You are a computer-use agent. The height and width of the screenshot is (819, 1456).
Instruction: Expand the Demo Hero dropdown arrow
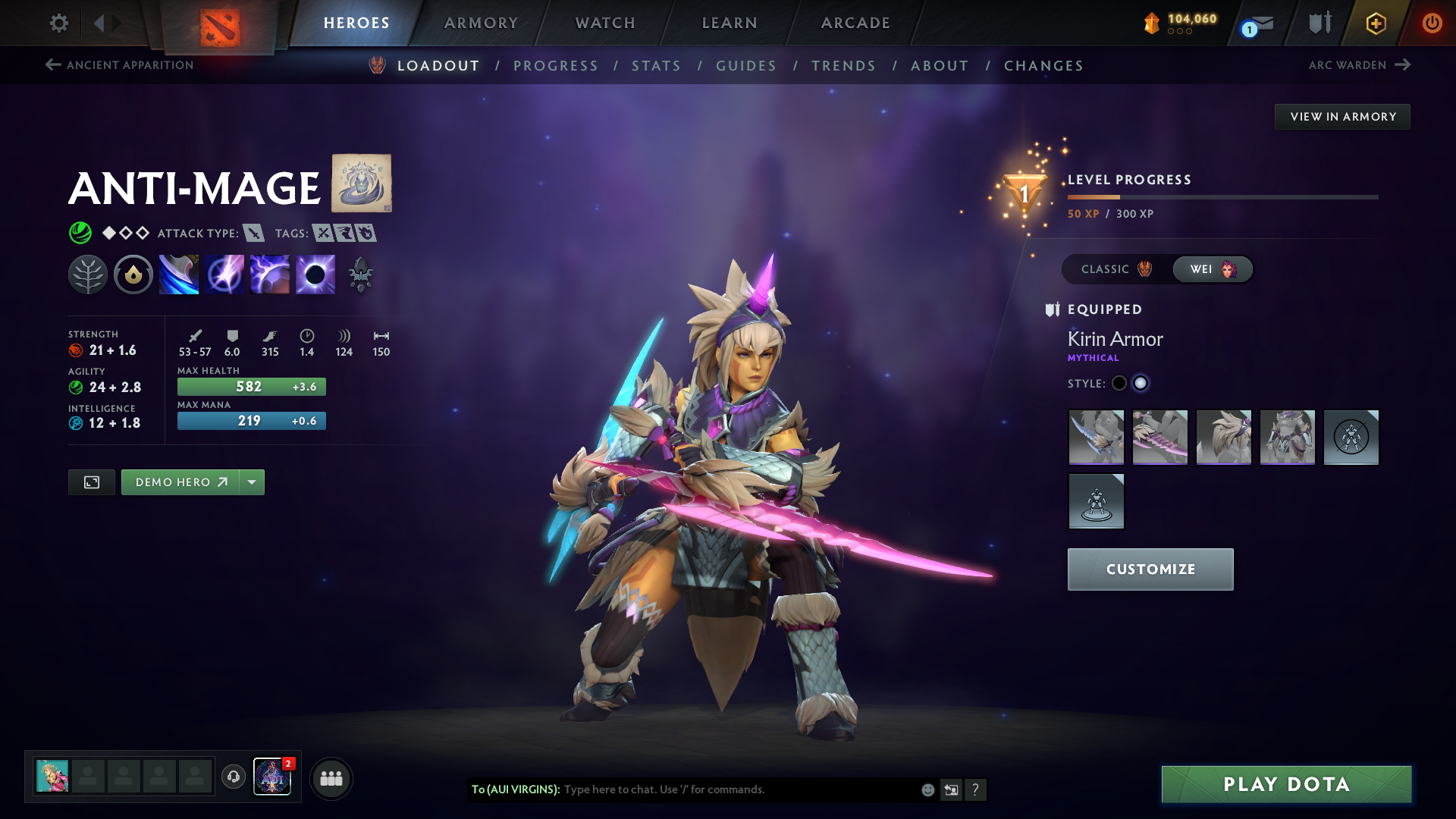pyautogui.click(x=252, y=482)
